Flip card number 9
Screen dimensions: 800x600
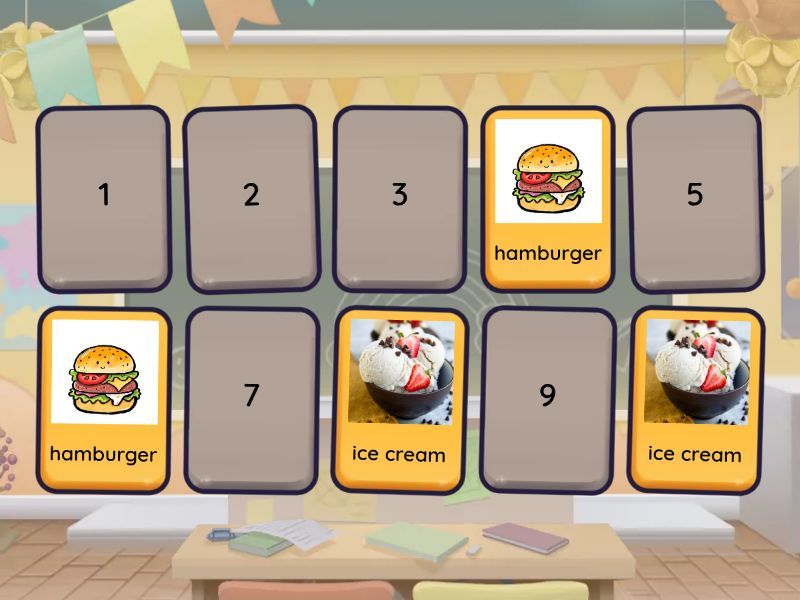[x=547, y=398]
